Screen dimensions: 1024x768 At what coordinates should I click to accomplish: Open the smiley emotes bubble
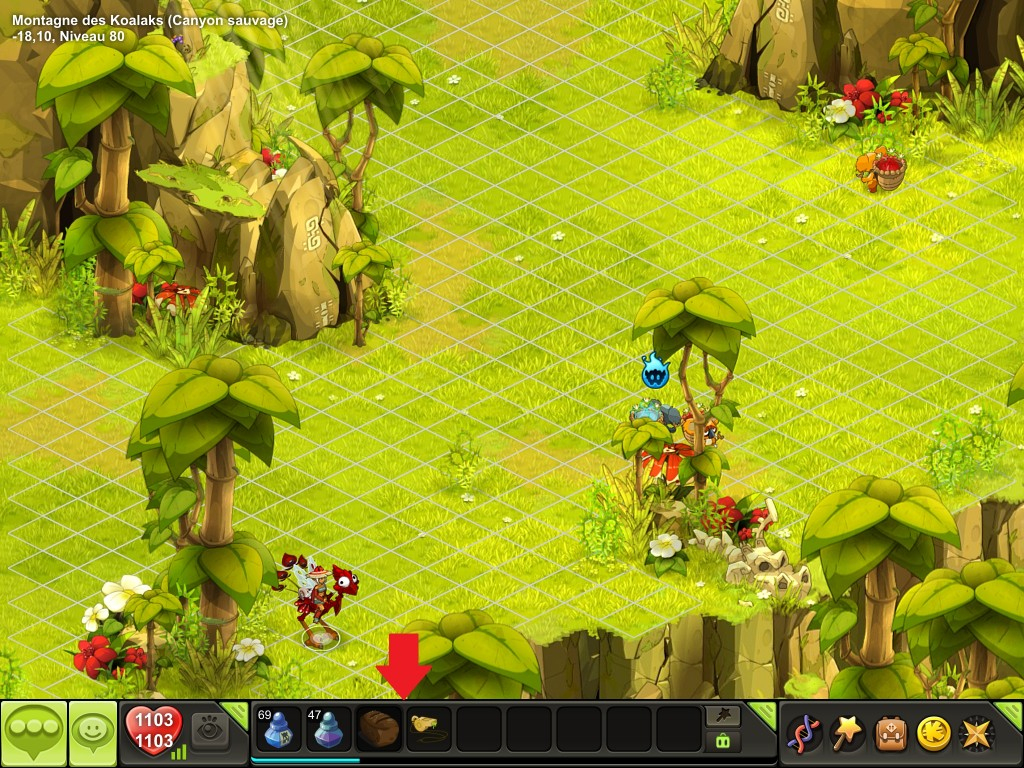[x=93, y=733]
